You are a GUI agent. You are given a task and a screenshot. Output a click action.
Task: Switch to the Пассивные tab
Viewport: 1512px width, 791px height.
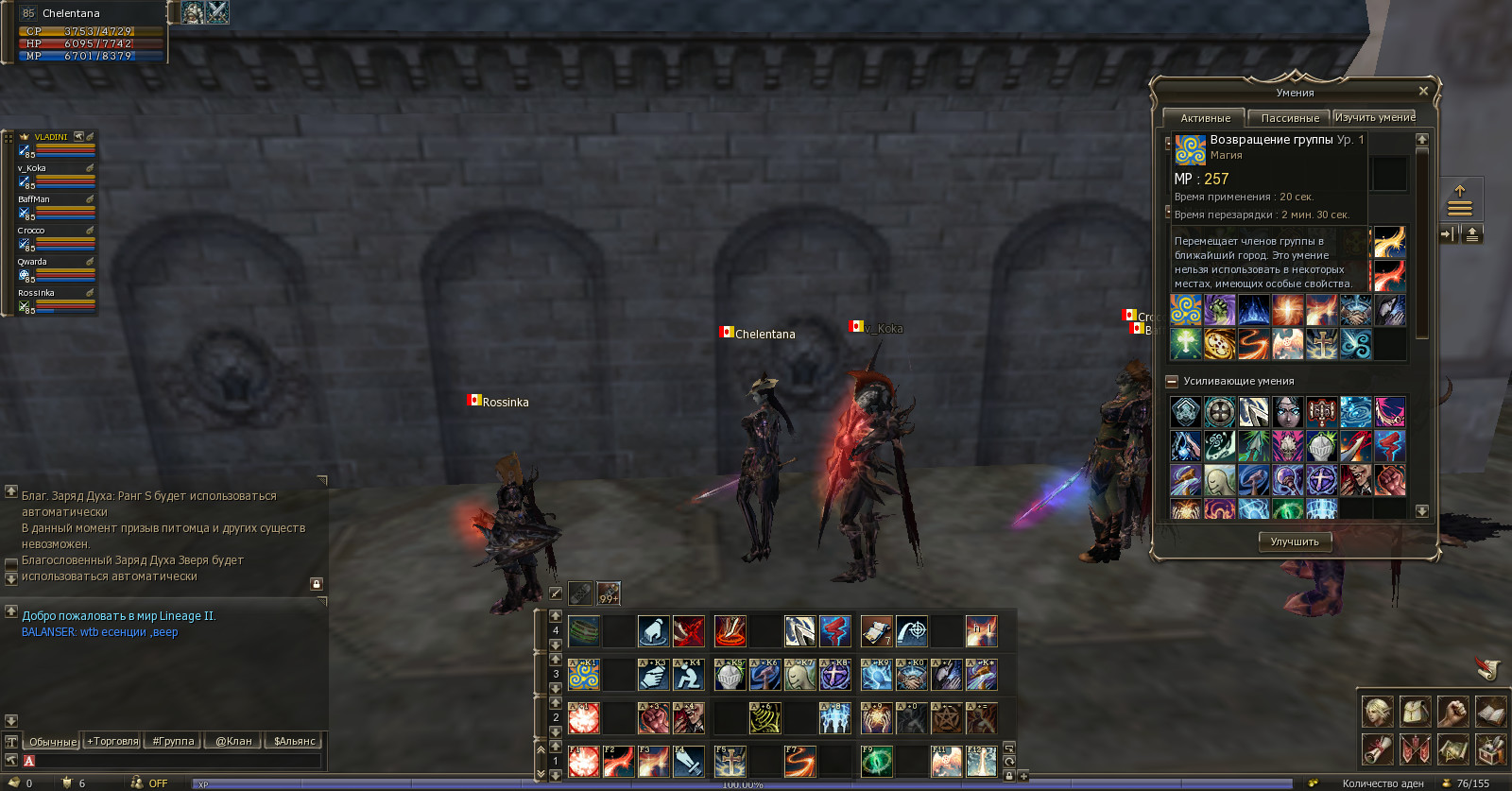tap(1289, 118)
